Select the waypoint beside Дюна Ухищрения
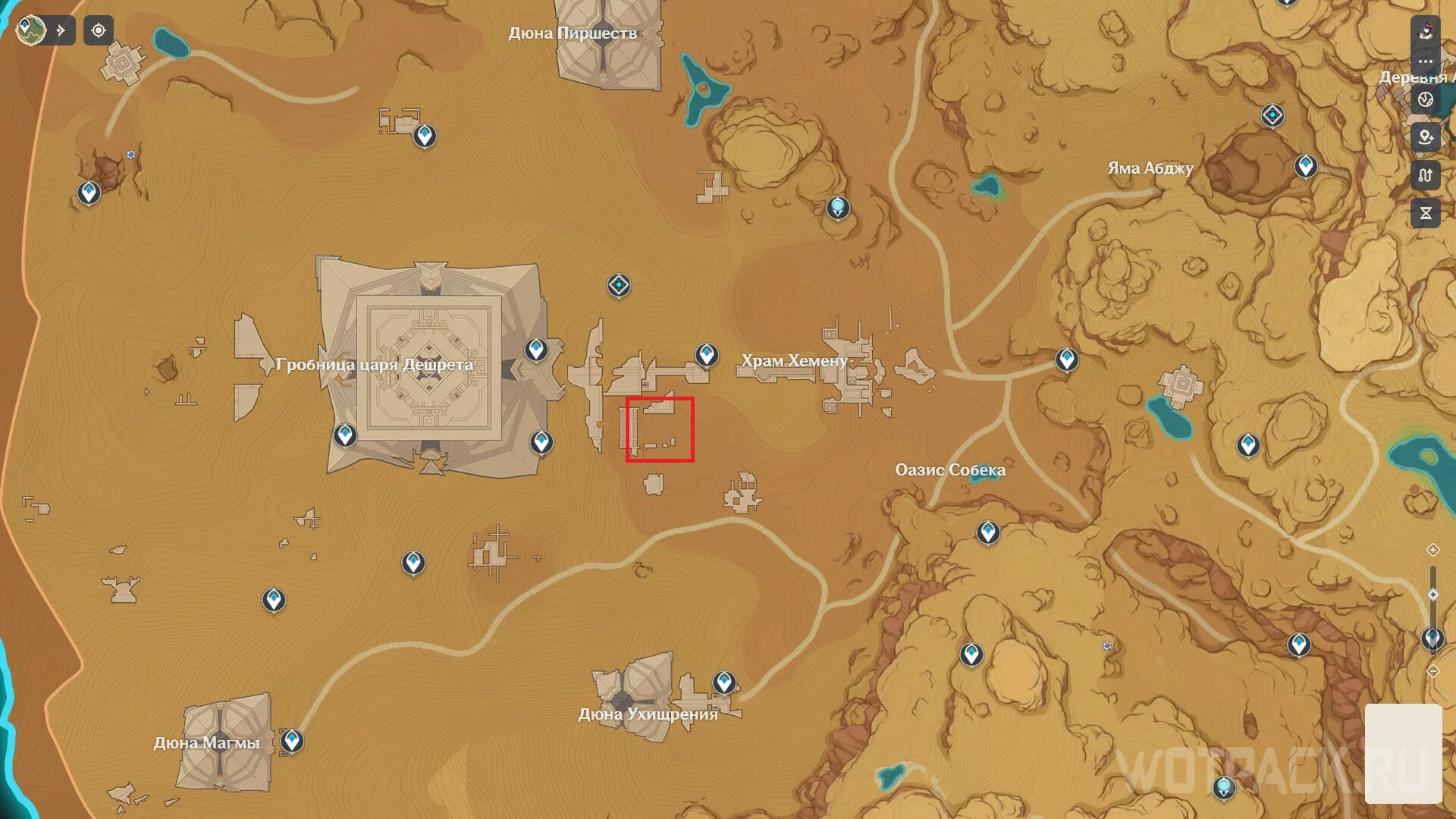Screen dimensions: 1456x819 click(x=724, y=682)
